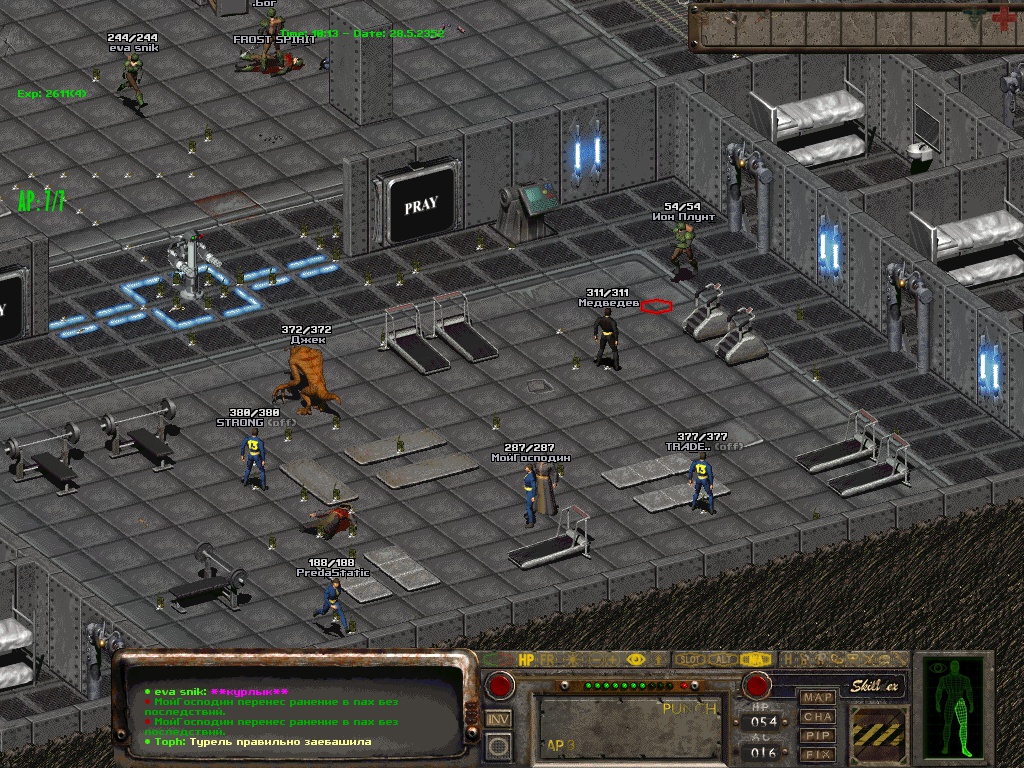The image size is (1024, 768).
Task: Click the green body damage display
Action: (962, 705)
